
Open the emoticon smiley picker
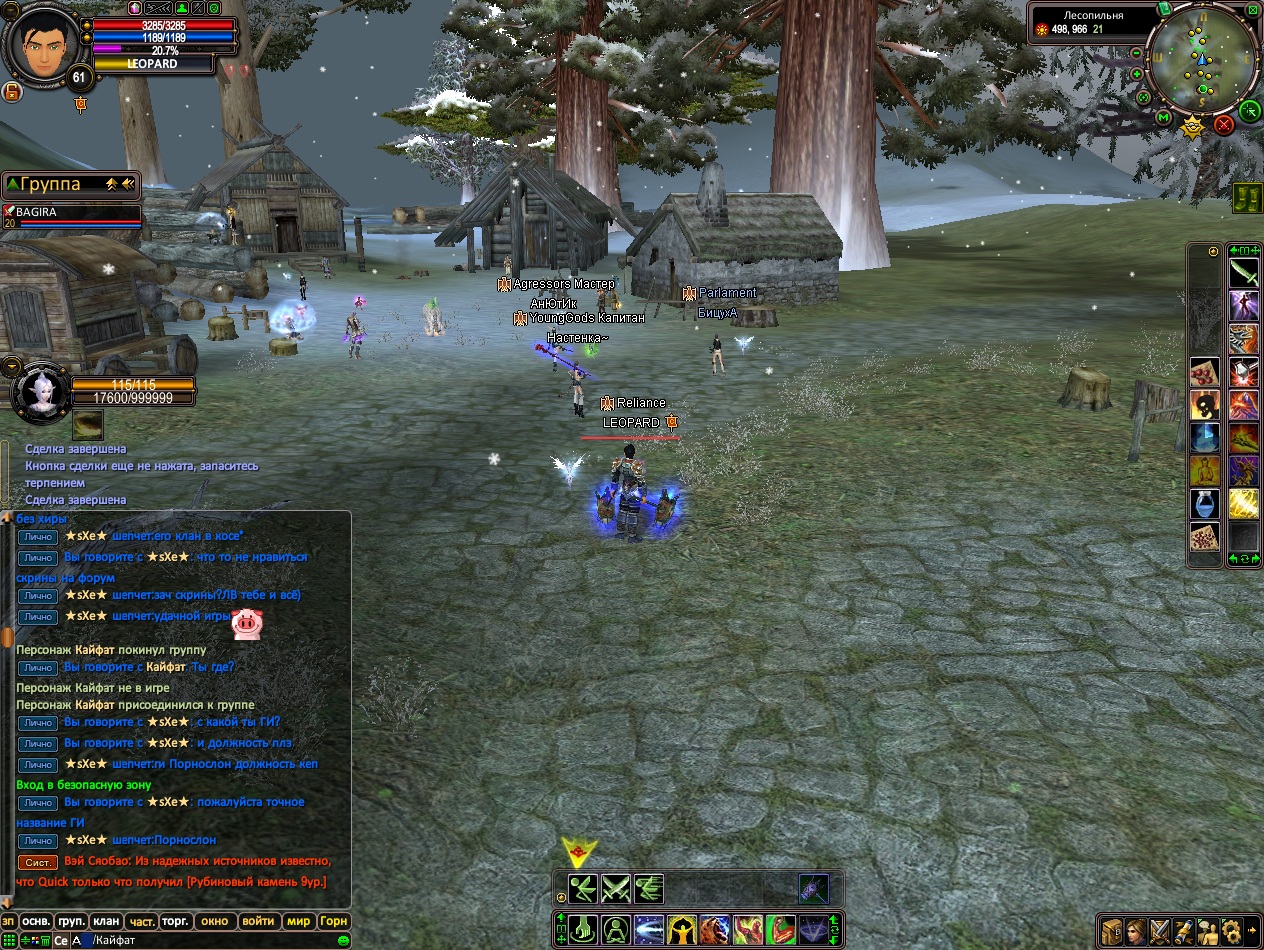click(344, 941)
